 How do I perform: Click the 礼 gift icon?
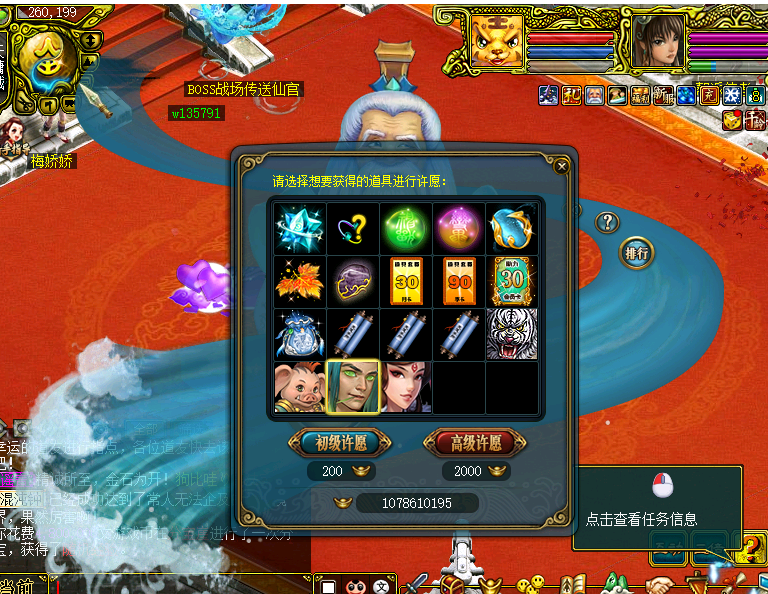pos(571,96)
